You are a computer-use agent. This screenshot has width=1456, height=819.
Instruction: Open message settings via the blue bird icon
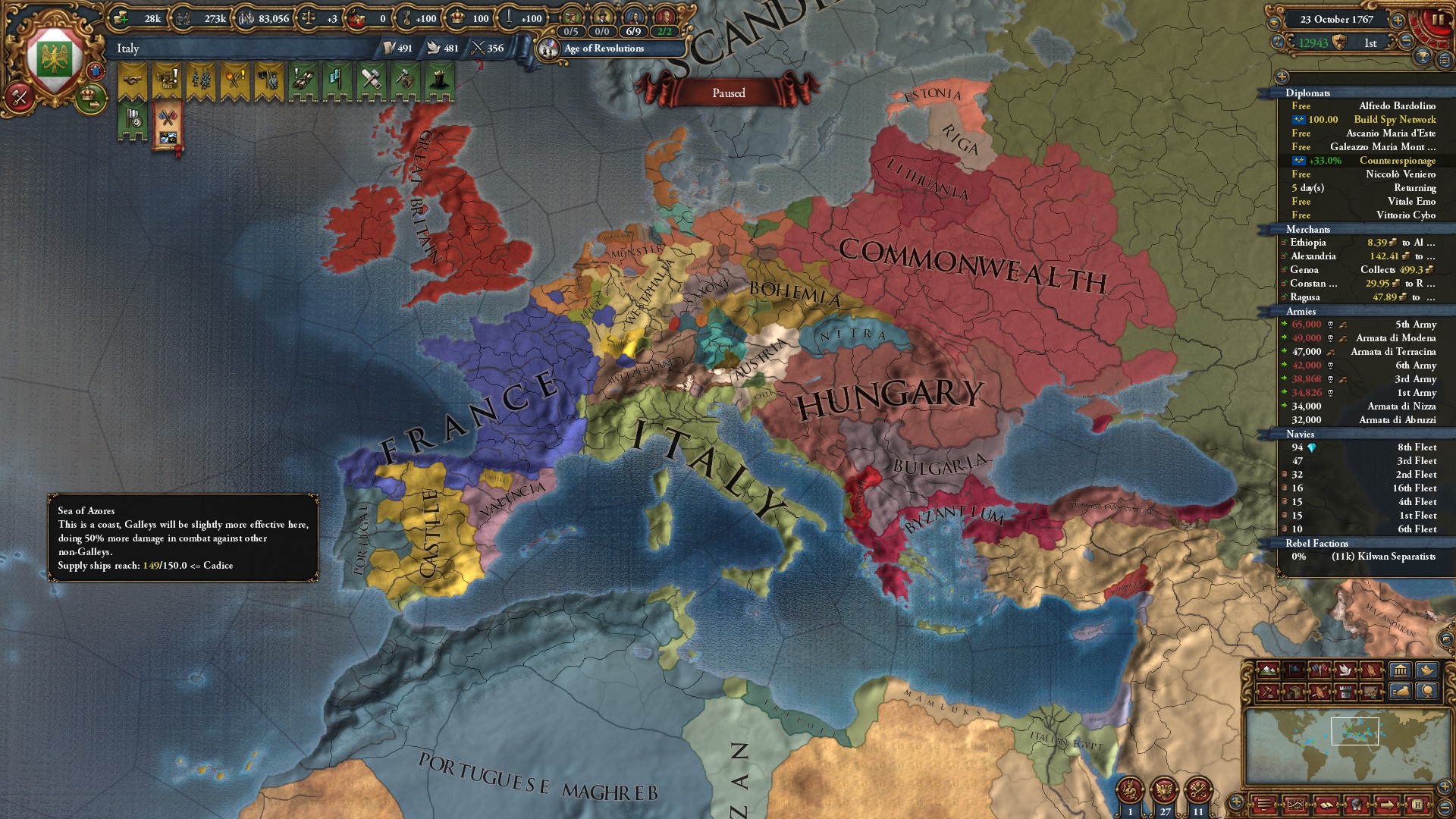tap(1429, 670)
